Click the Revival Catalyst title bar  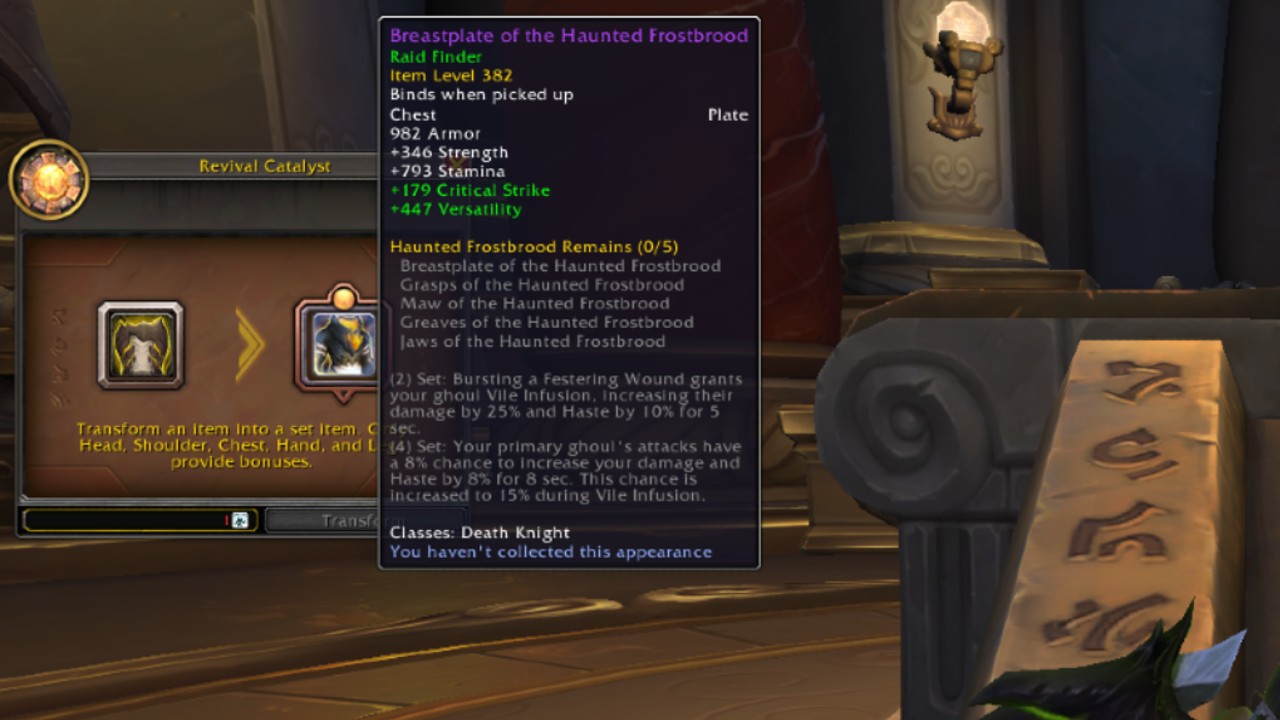(268, 166)
